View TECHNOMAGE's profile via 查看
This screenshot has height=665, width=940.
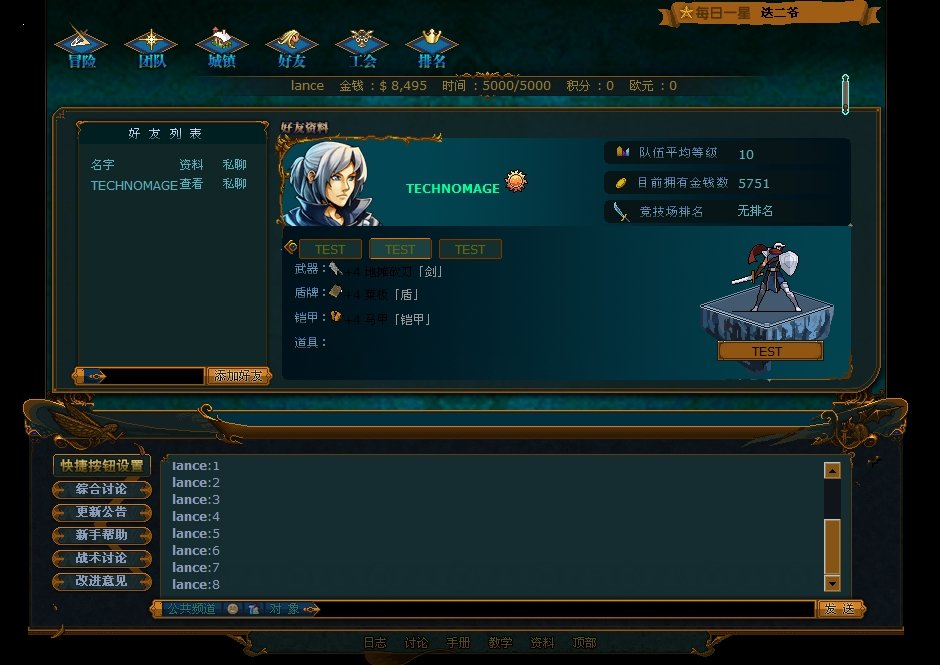pyautogui.click(x=191, y=185)
